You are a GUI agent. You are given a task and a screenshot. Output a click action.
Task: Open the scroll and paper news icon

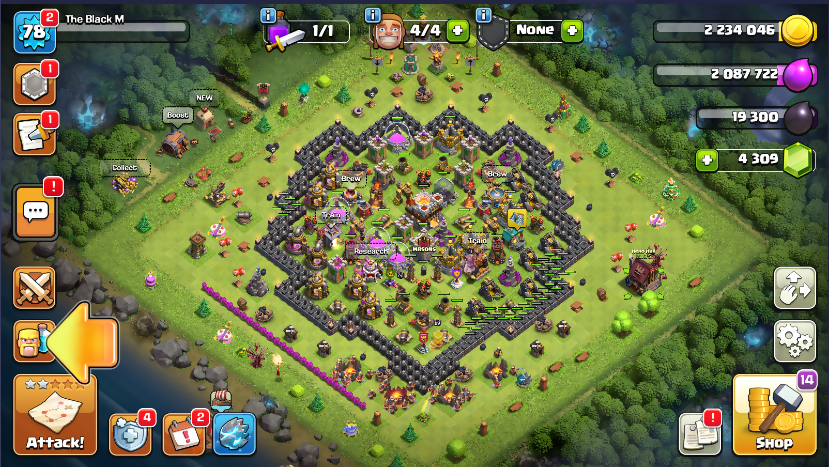coord(33,135)
